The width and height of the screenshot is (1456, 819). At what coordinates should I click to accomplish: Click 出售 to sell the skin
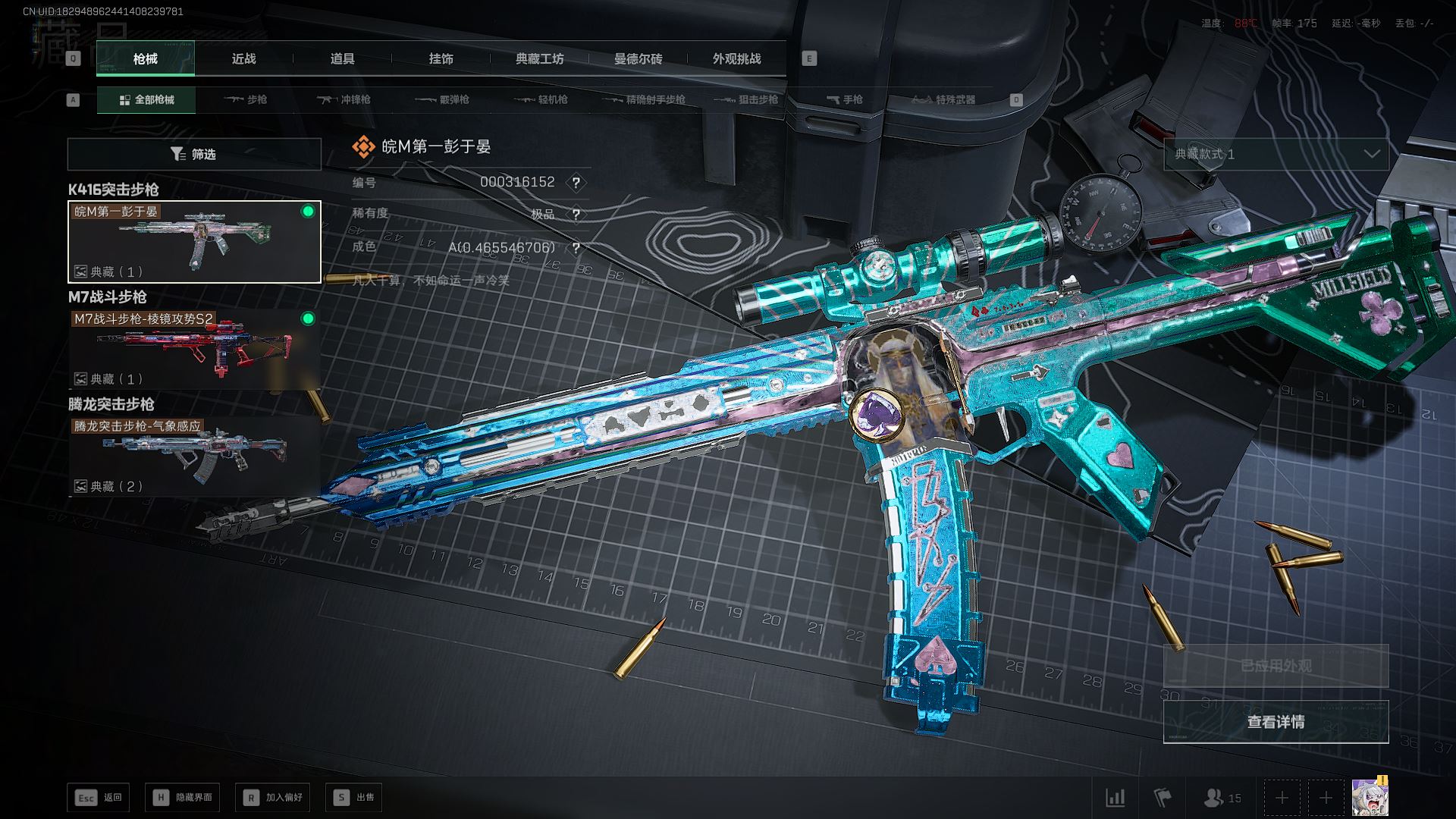tap(353, 798)
